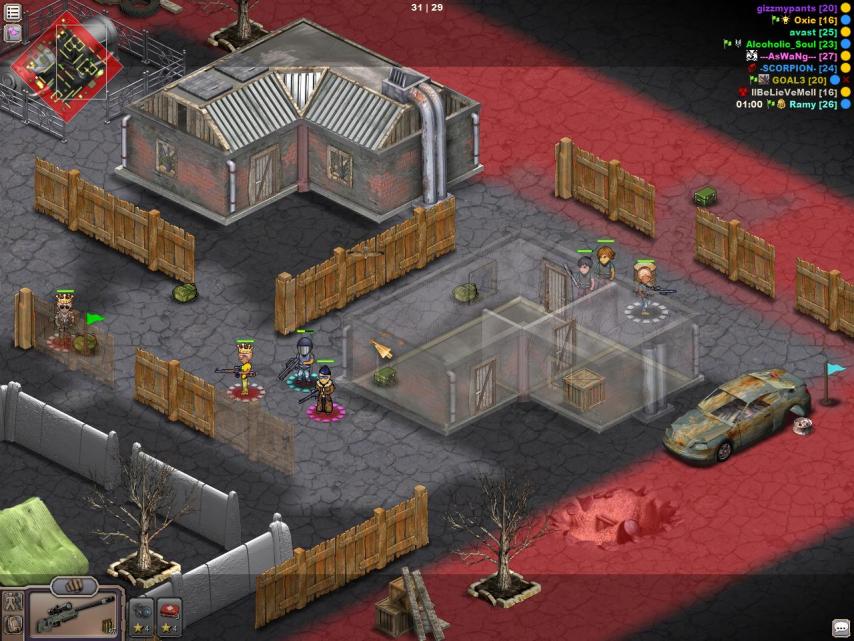Screen dimensions: 854x641
Task: Select player -SCORPION- in the player list
Action: coord(798,68)
